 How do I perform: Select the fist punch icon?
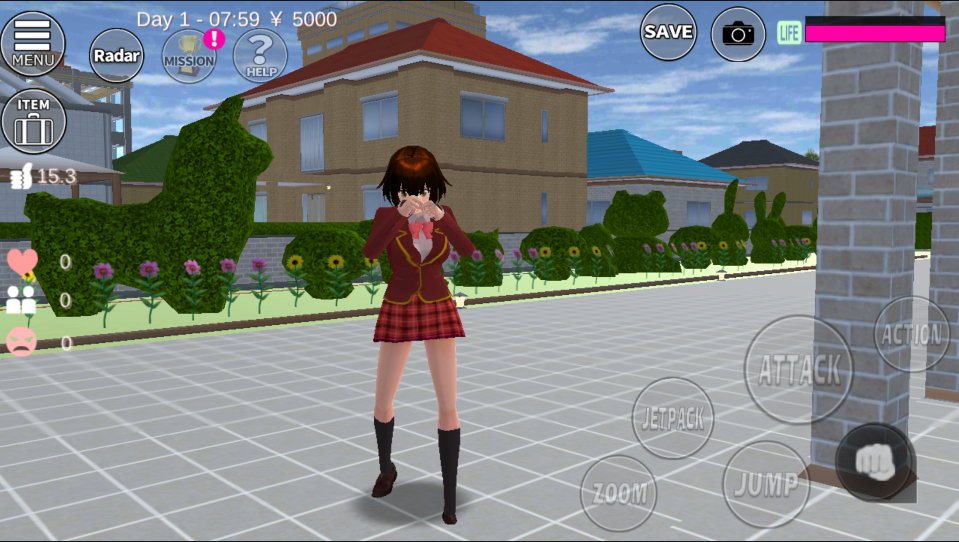pyautogui.click(x=873, y=461)
